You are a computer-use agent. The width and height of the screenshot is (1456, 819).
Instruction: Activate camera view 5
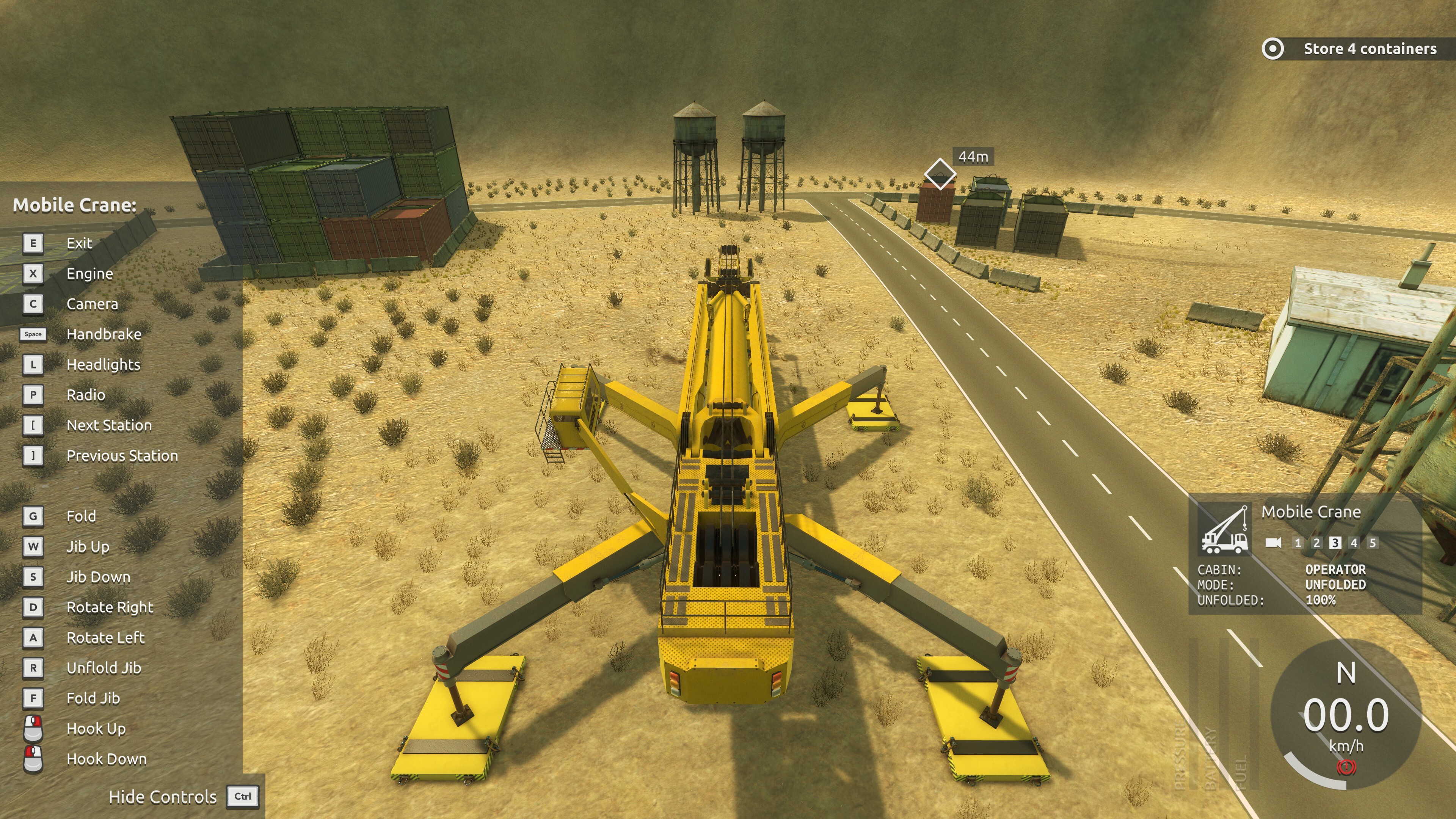pos(1372,543)
